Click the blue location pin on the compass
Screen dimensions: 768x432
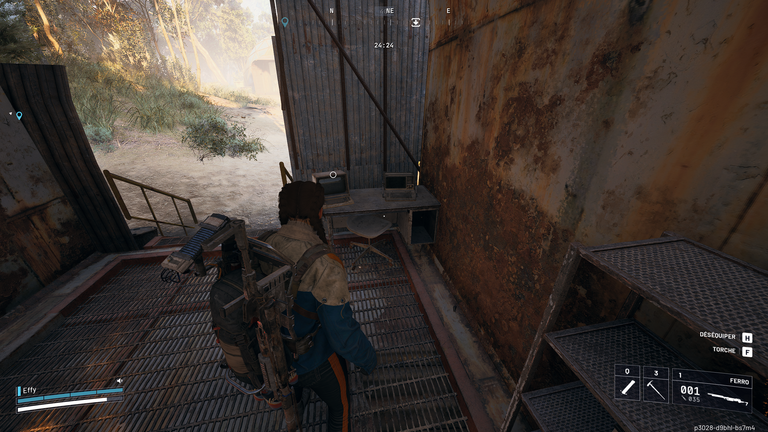(x=285, y=21)
